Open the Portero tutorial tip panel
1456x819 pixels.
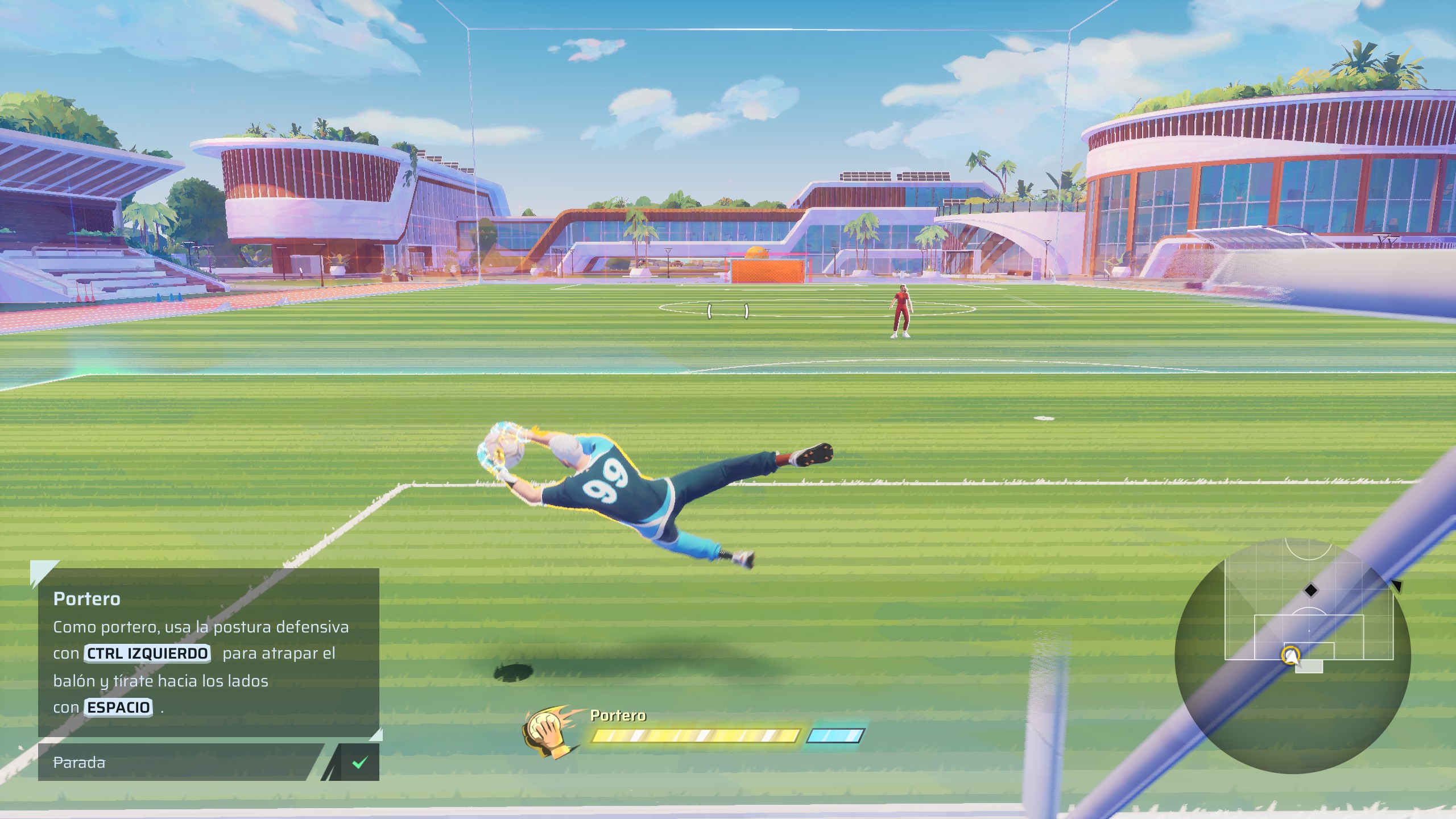tap(208, 652)
